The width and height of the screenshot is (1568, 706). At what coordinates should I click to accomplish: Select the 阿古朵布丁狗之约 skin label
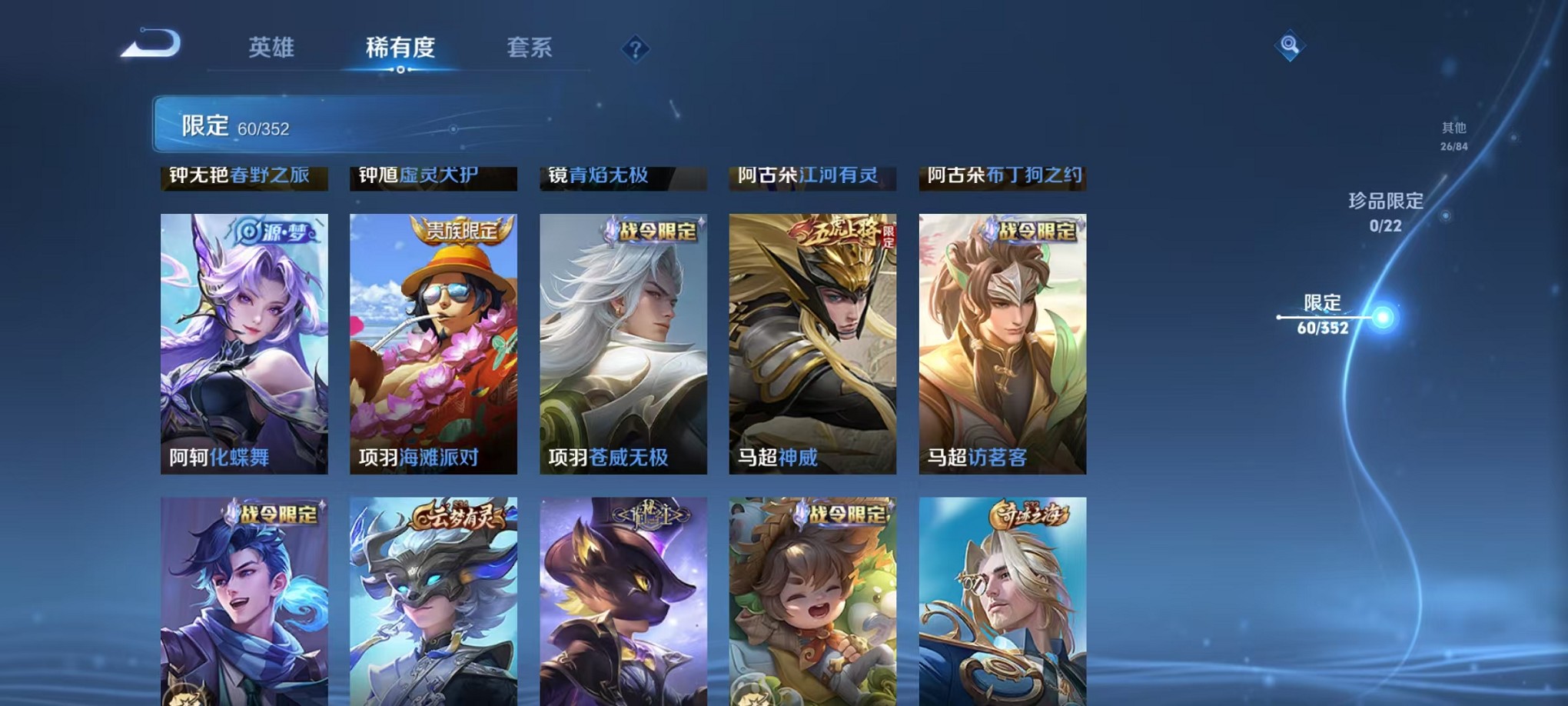(1003, 177)
